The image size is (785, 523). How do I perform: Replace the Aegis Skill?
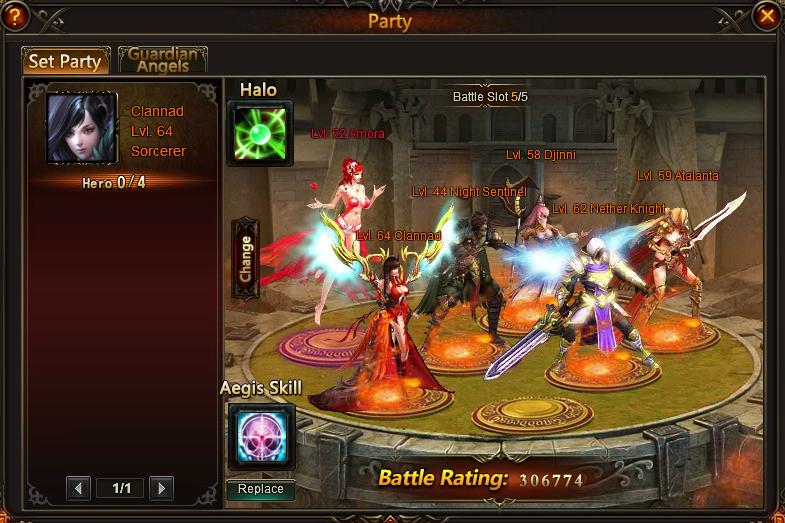[x=261, y=489]
